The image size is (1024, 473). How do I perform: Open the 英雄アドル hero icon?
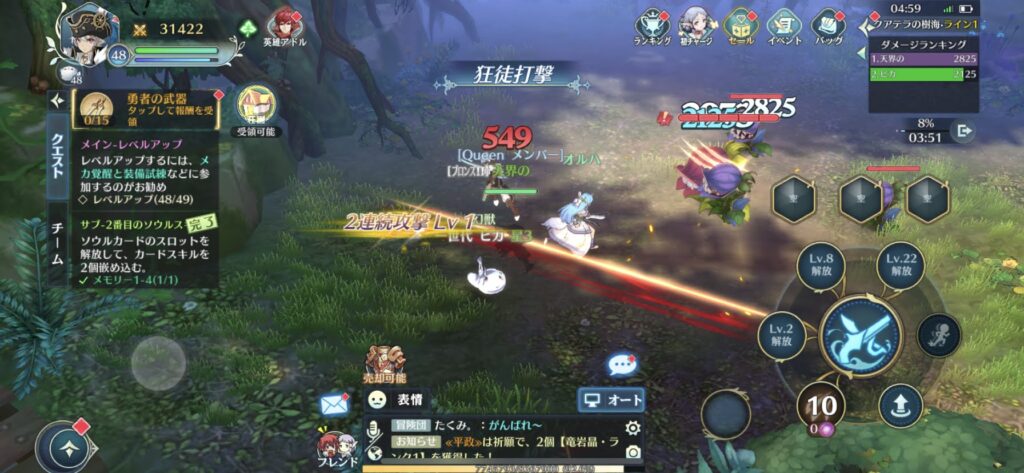tap(285, 26)
